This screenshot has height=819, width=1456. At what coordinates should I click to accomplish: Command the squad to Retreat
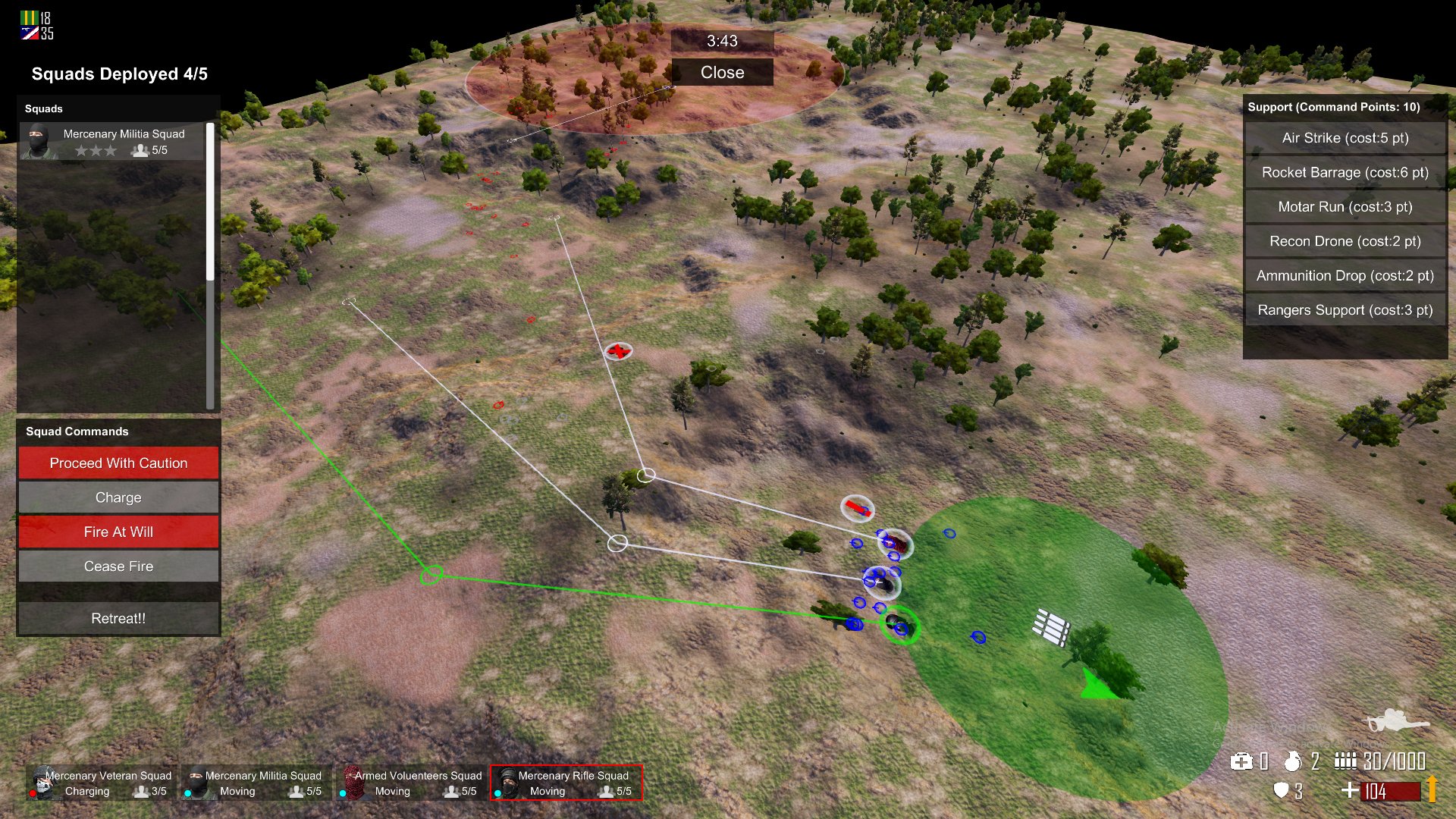[118, 619]
